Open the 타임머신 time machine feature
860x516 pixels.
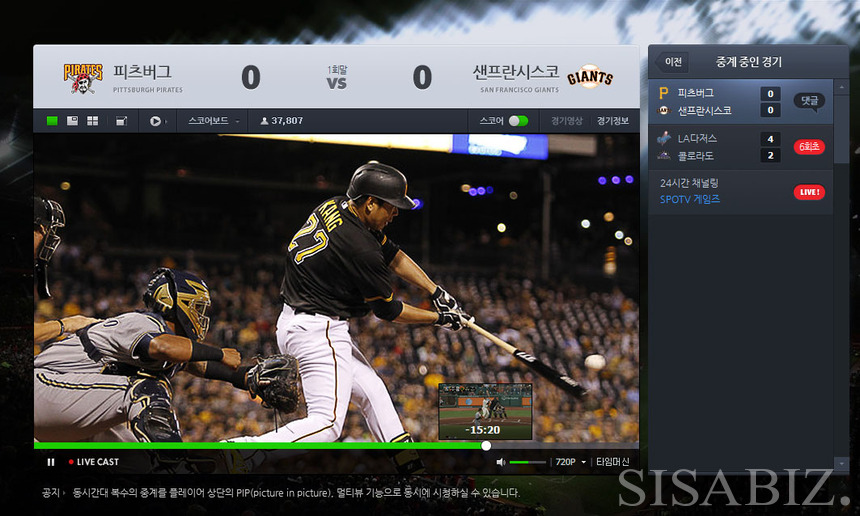point(612,462)
